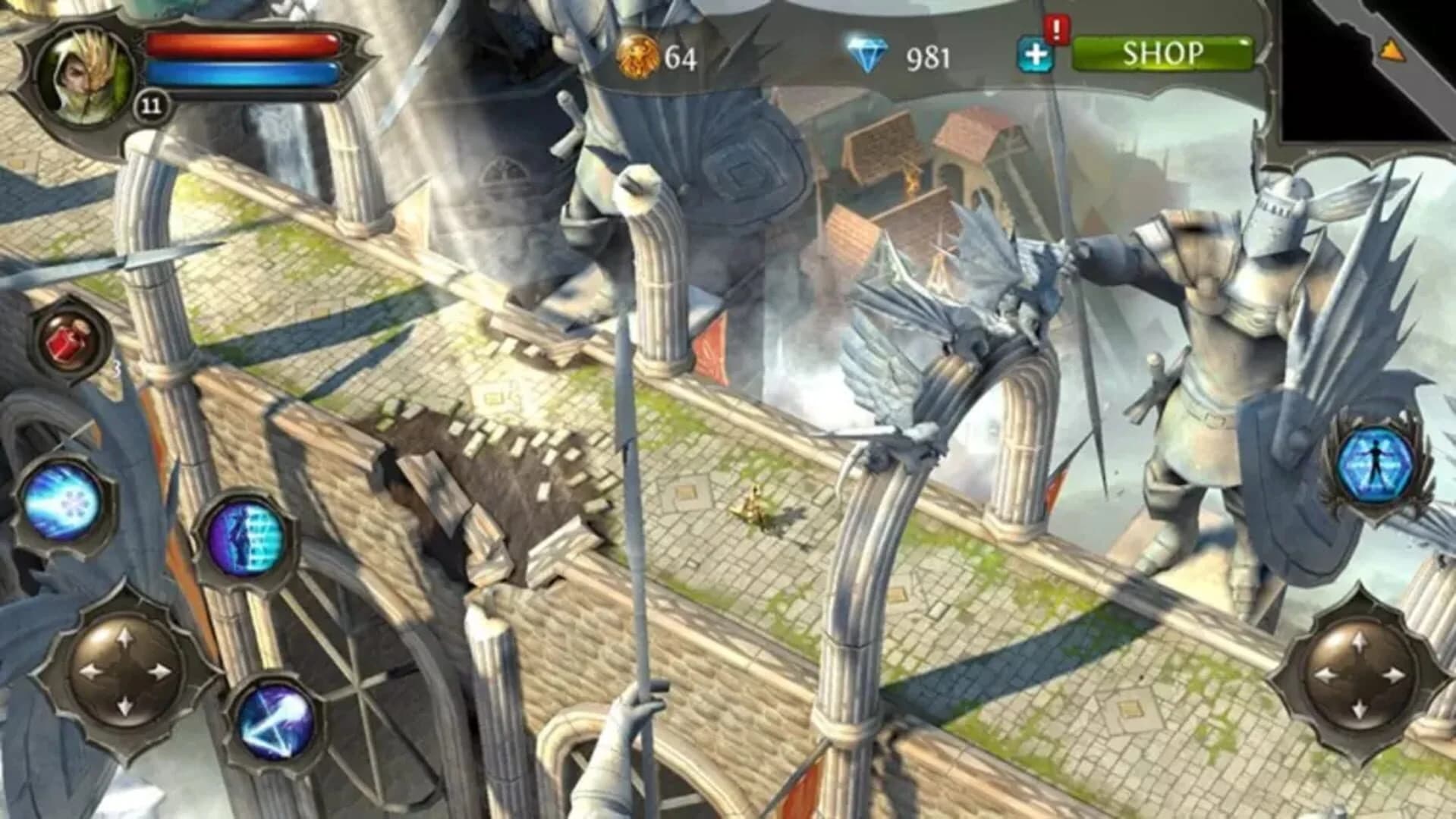Tap the red health bar
Image resolution: width=1456 pixels, height=819 pixels.
pyautogui.click(x=243, y=43)
